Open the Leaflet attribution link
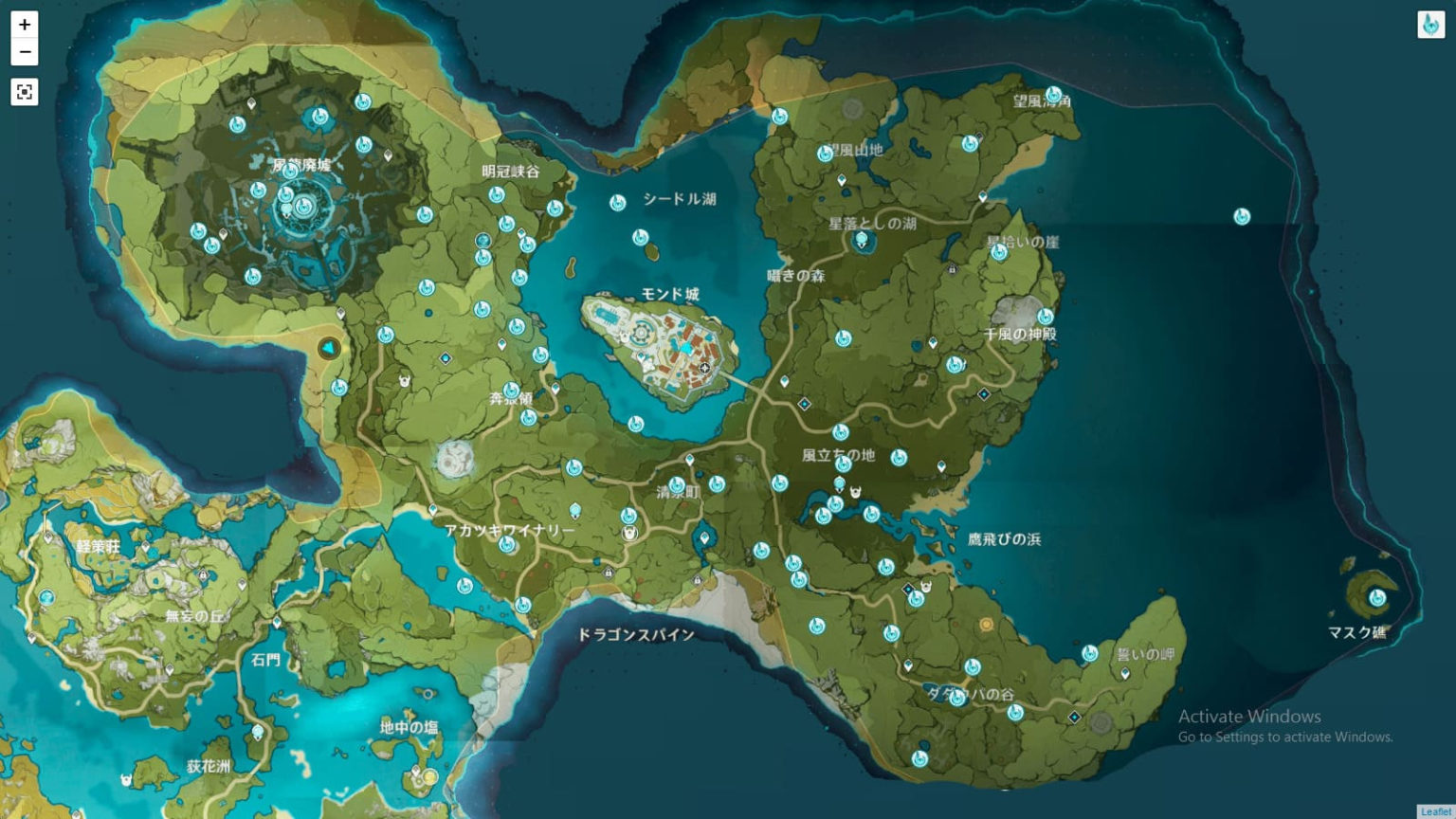 click(1437, 812)
